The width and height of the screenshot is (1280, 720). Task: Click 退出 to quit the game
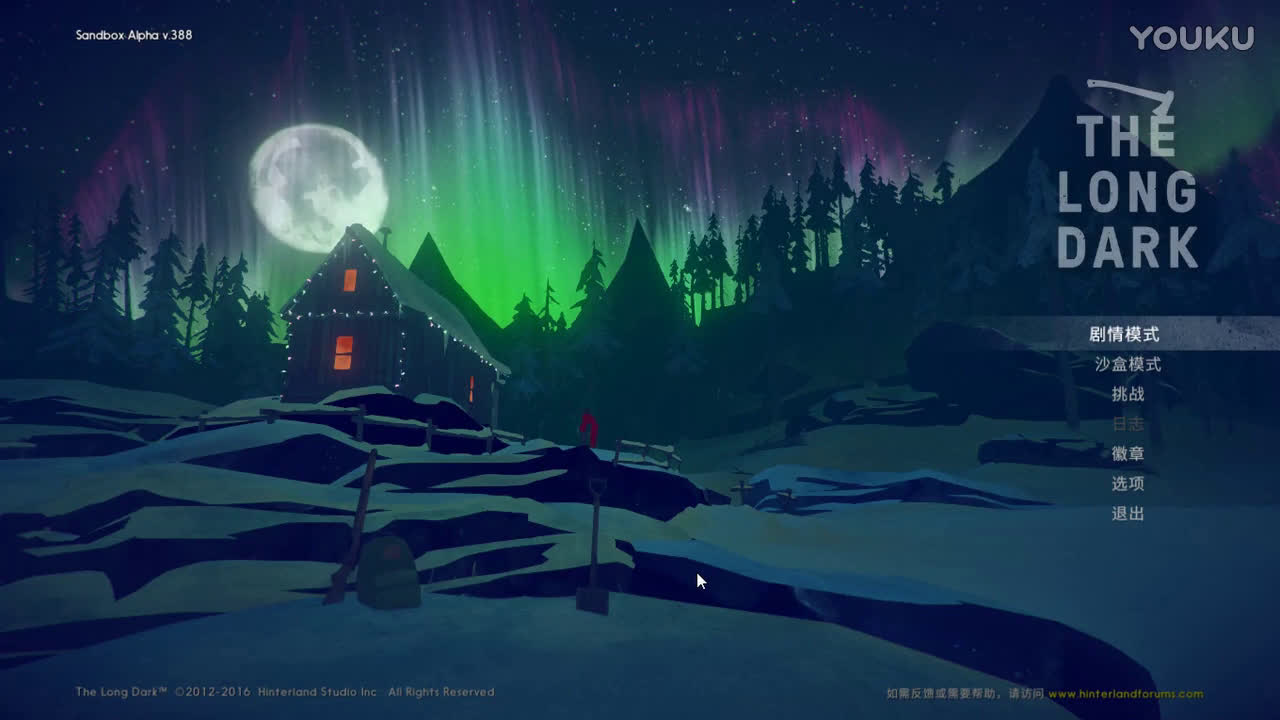[1128, 514]
